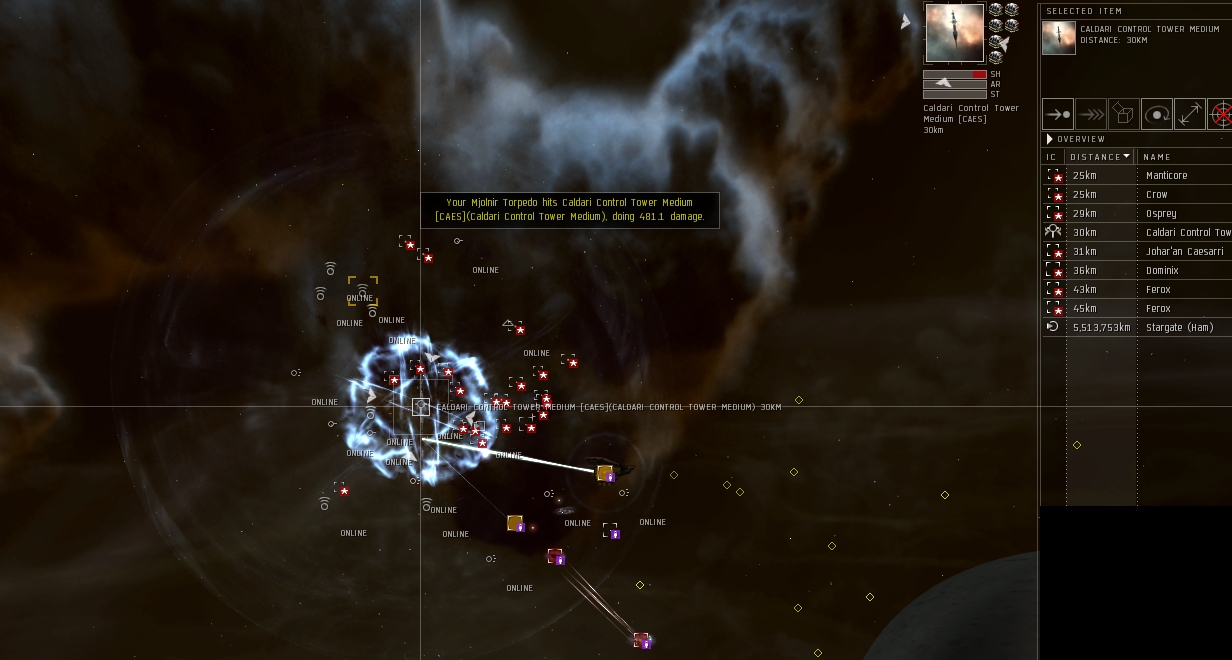The image size is (1232, 660).
Task: Click the Keep at Range arrows button
Action: (x=1189, y=114)
